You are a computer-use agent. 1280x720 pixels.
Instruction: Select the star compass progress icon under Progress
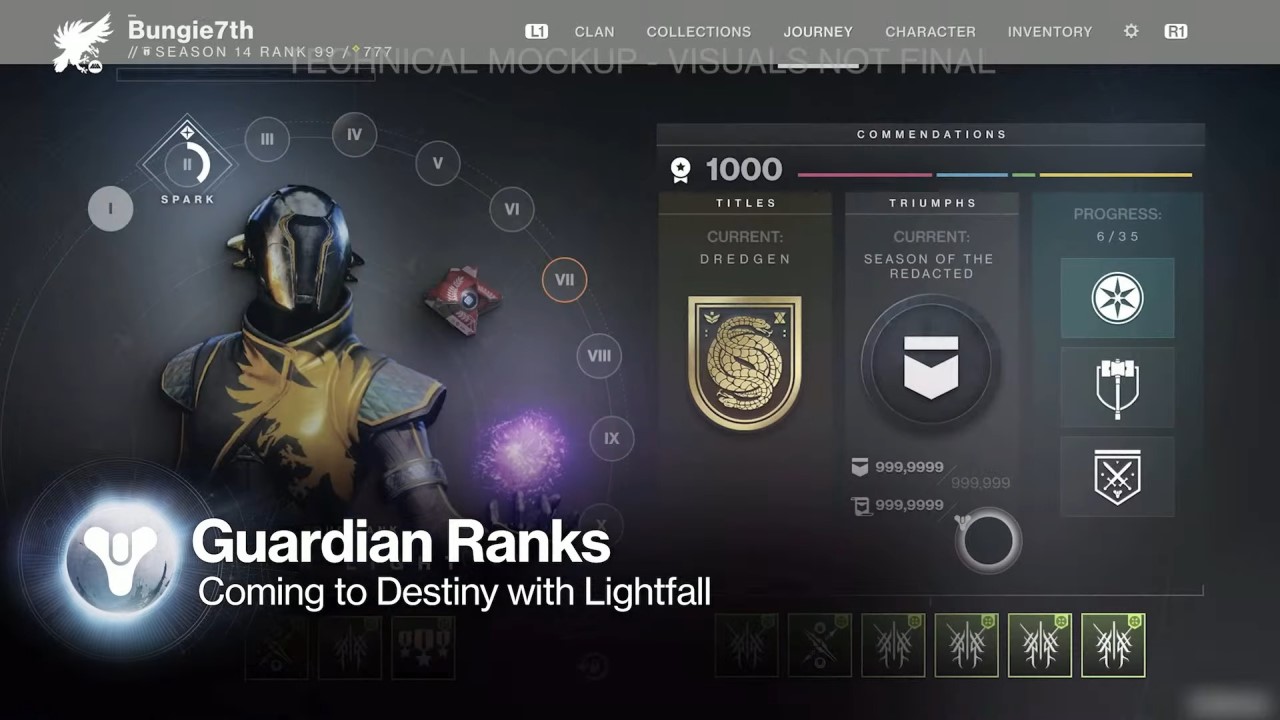(x=1117, y=296)
